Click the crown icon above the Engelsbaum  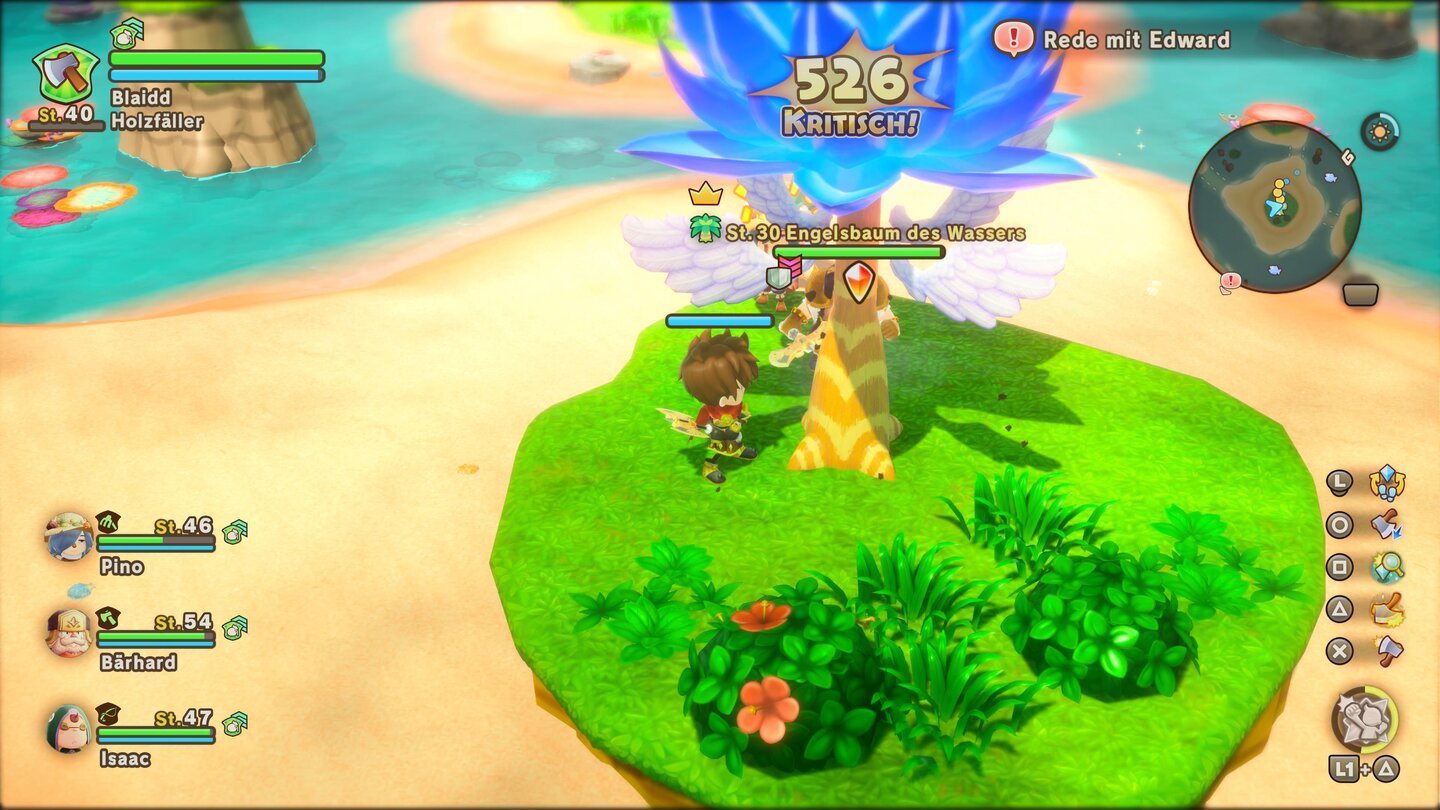704,192
